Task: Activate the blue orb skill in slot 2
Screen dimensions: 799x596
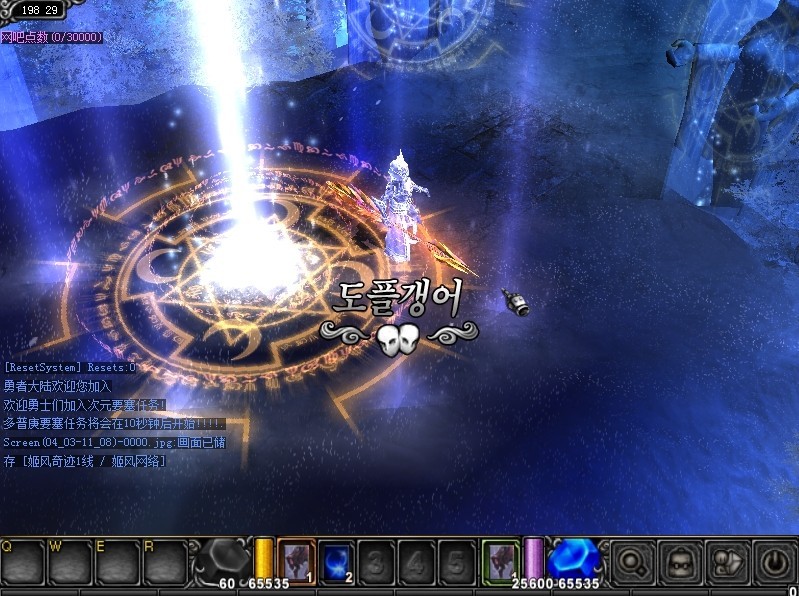Action: (x=337, y=560)
